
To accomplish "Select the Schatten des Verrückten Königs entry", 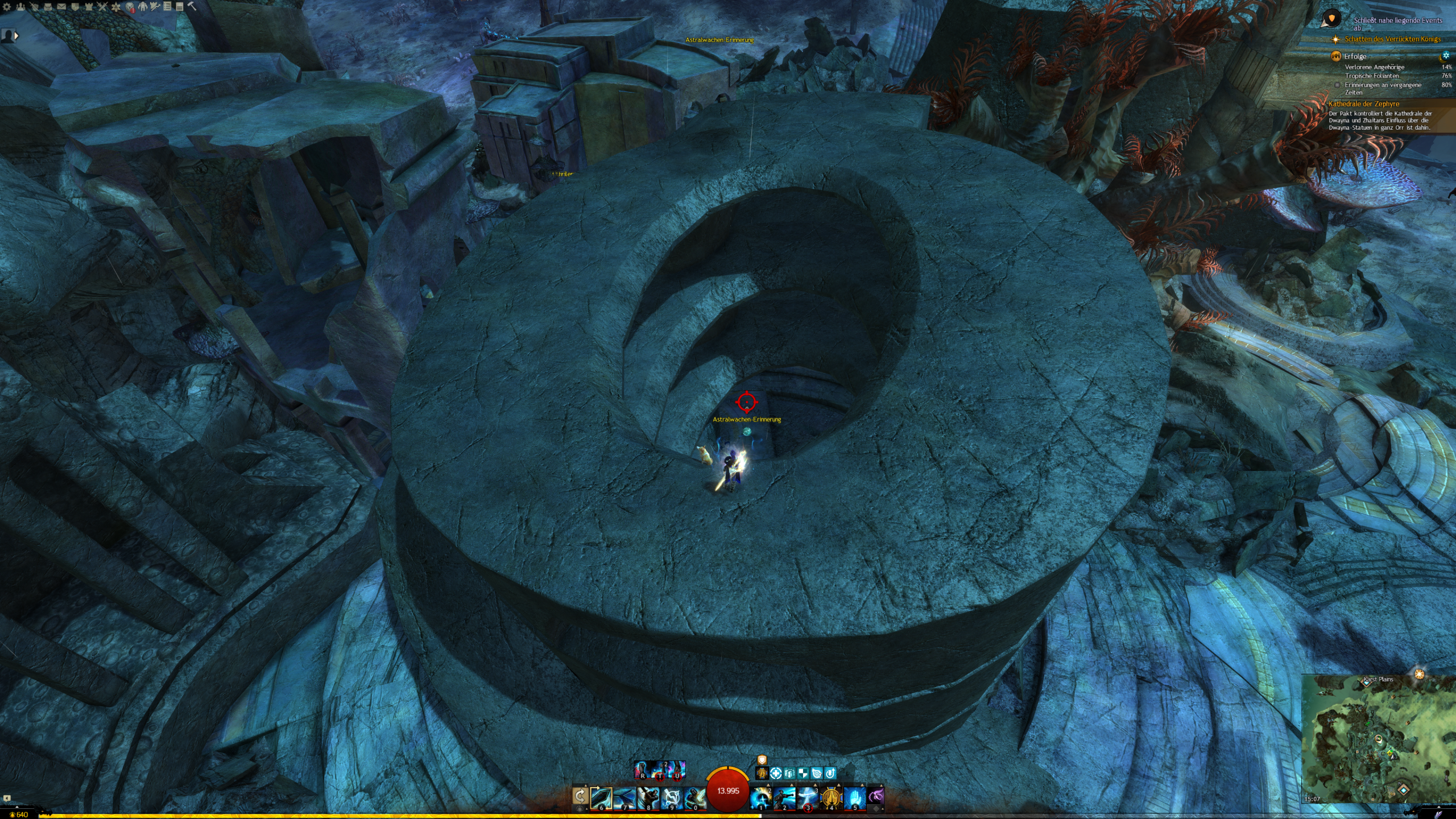I will tap(1392, 39).
